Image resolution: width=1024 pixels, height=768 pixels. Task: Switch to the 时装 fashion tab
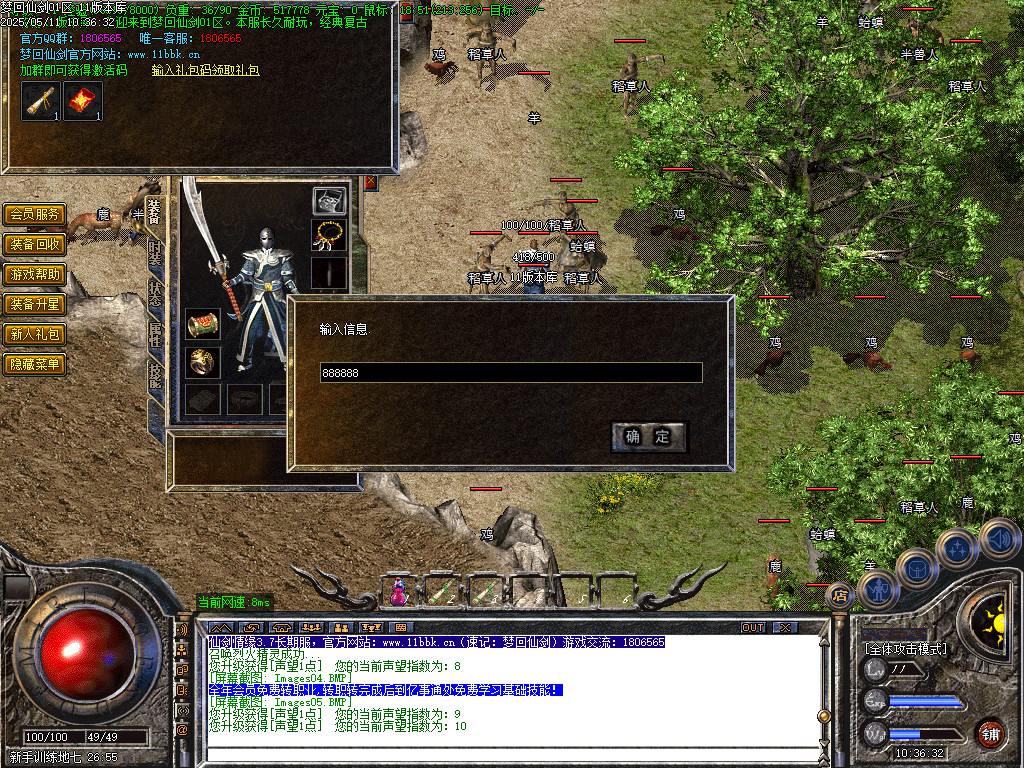click(x=155, y=253)
